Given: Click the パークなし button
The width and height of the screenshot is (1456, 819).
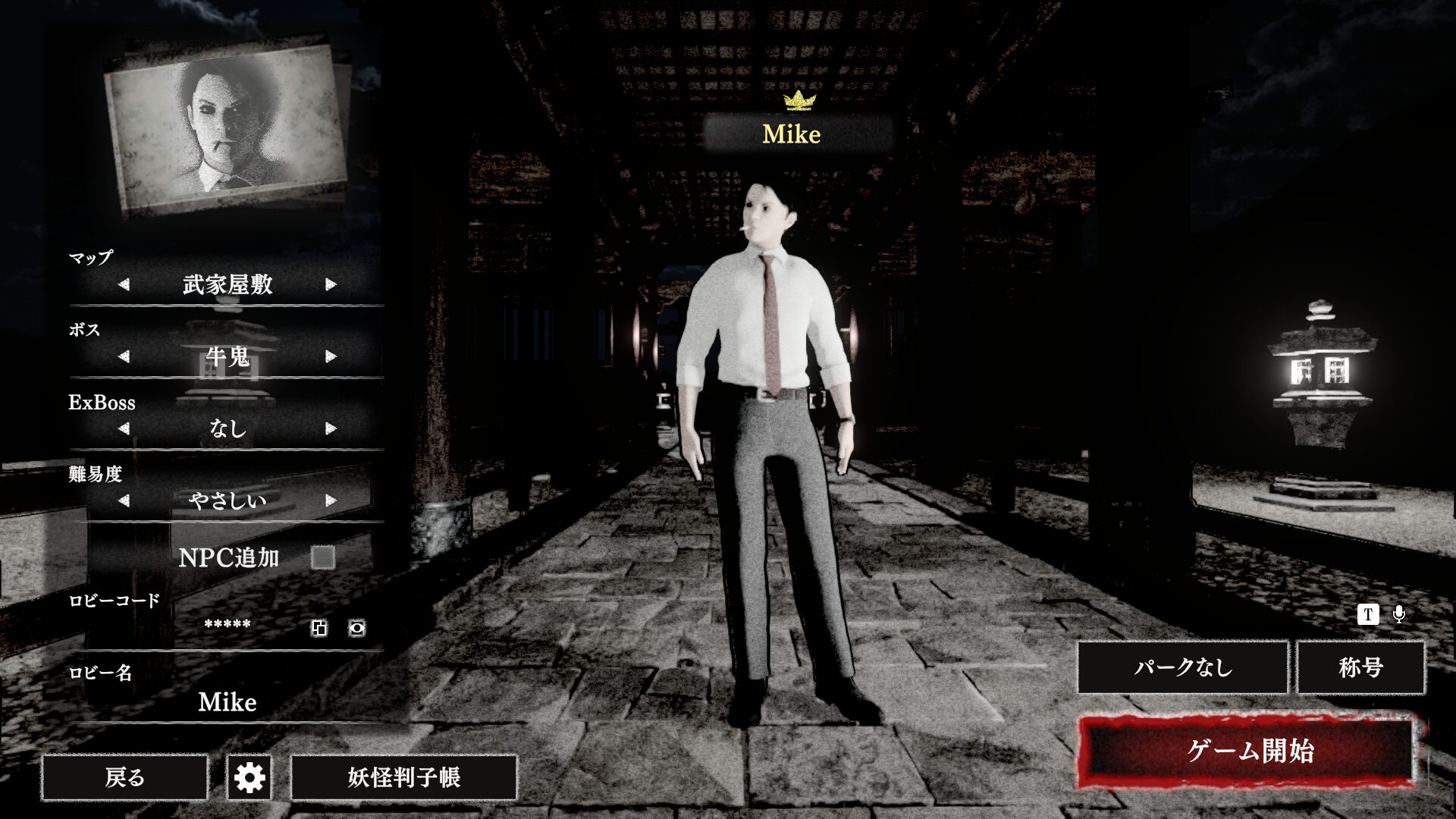Looking at the screenshot, I should [x=1184, y=668].
